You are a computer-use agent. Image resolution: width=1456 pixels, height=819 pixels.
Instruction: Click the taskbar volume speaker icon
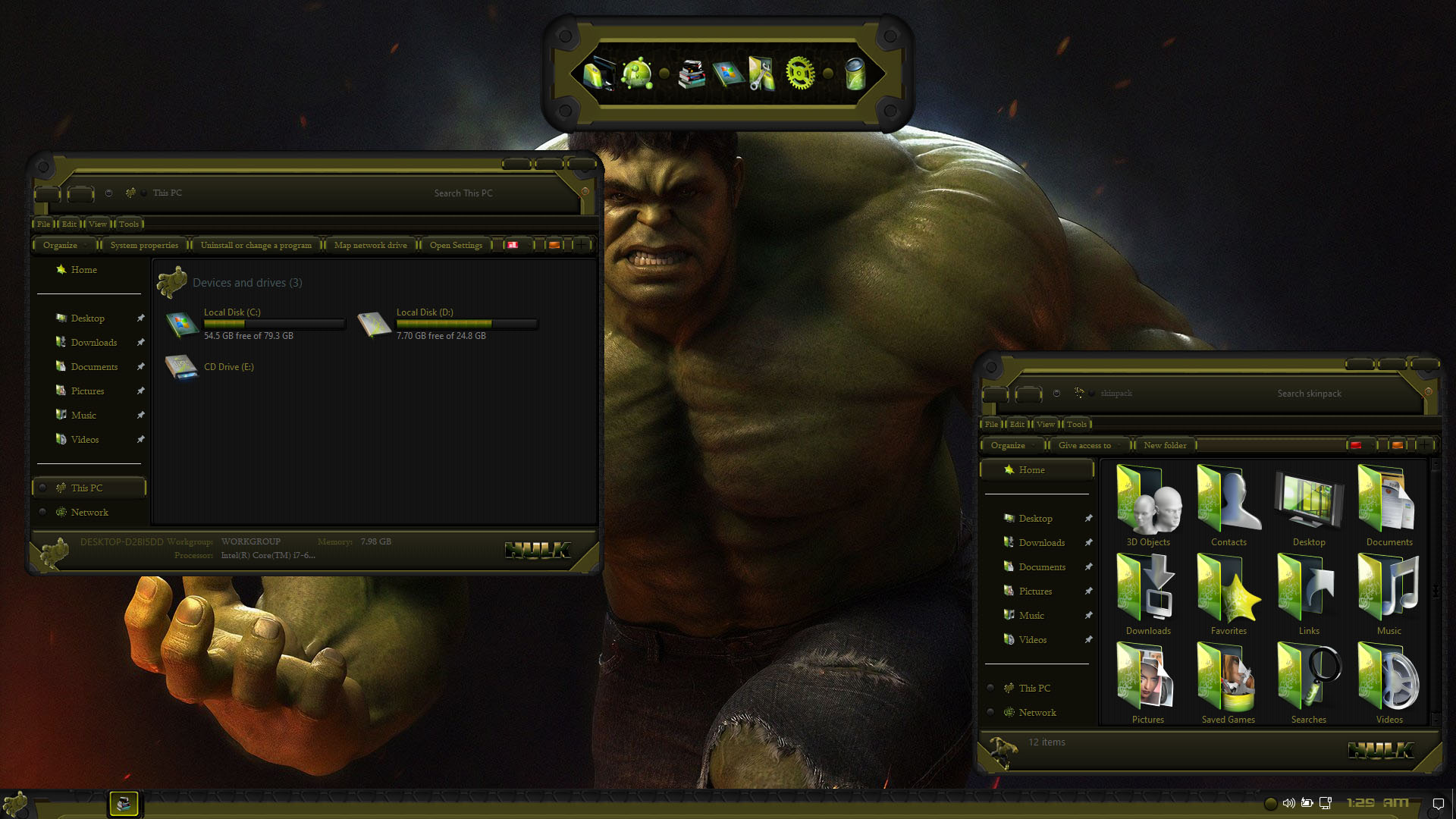click(x=1288, y=803)
